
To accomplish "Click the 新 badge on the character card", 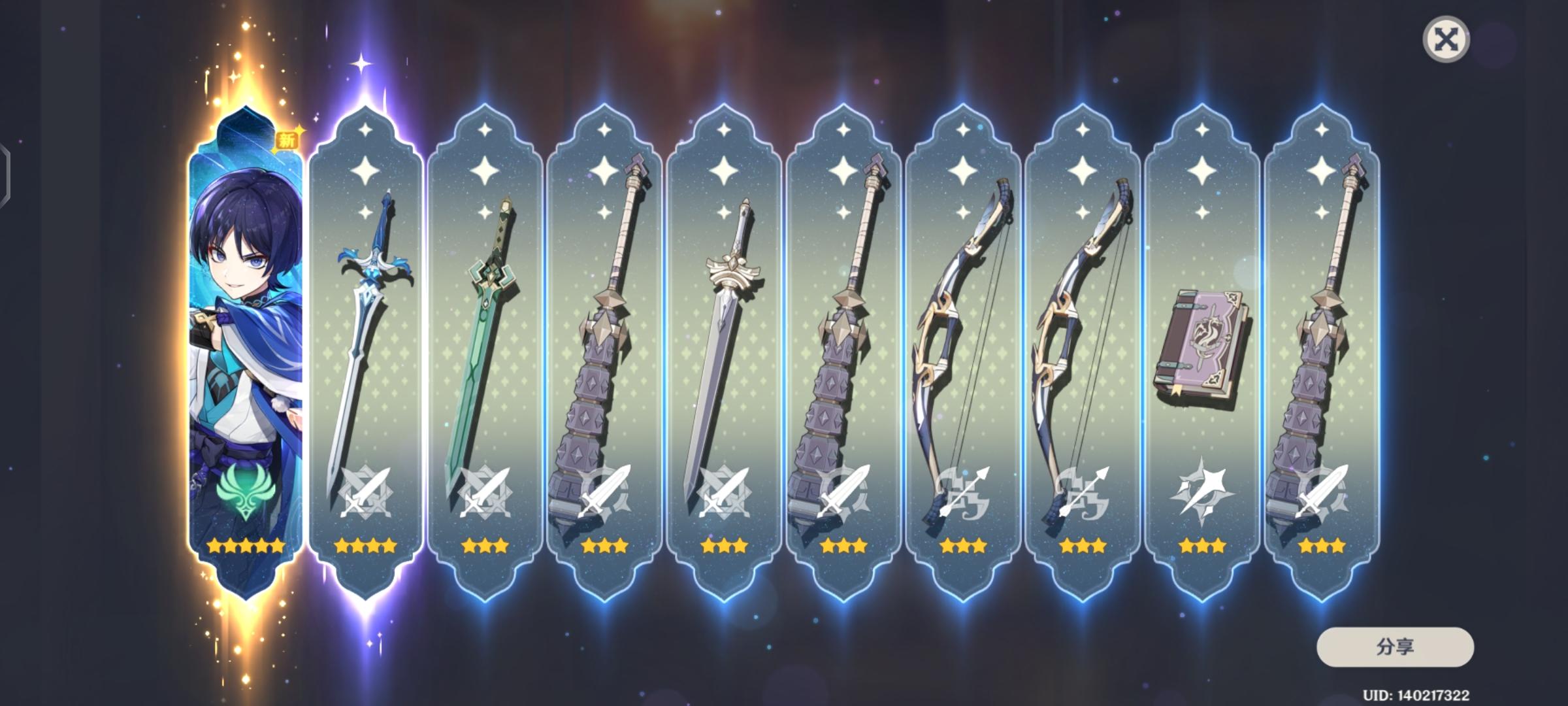I will pos(287,139).
